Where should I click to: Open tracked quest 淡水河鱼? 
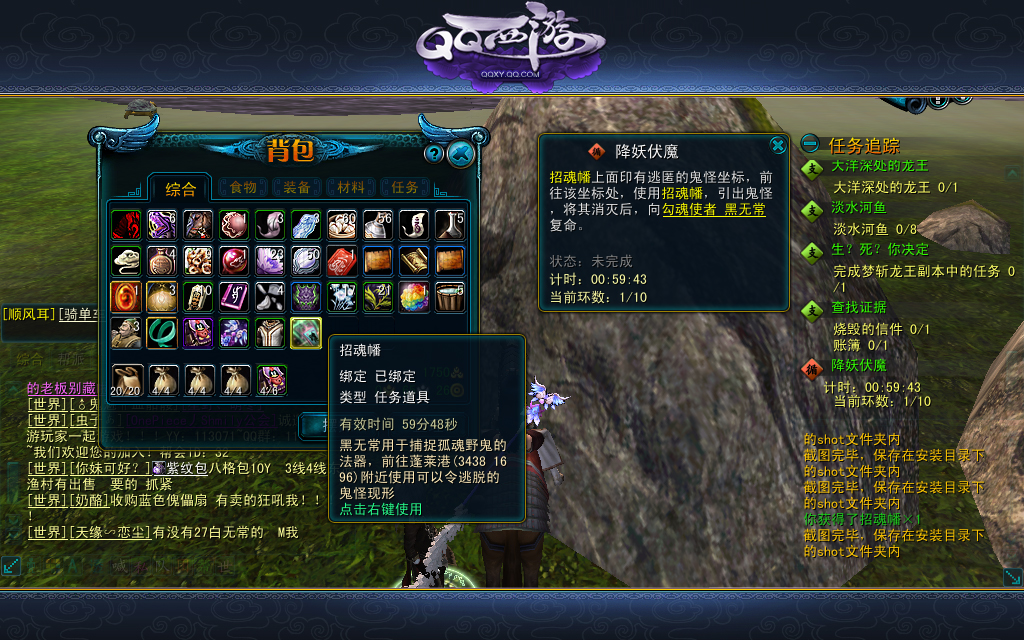(x=859, y=208)
